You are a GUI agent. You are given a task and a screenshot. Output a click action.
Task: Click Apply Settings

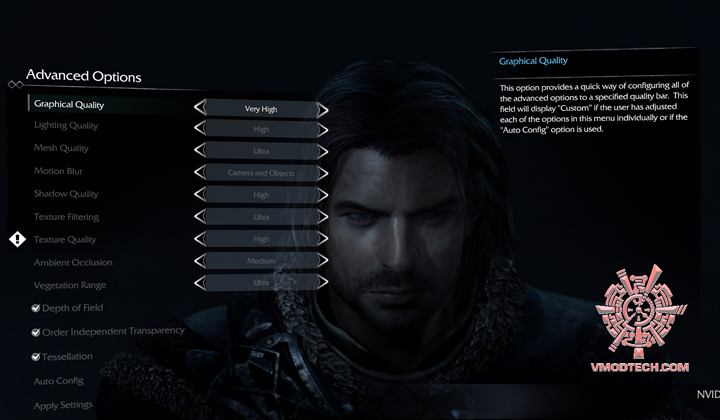click(x=63, y=405)
